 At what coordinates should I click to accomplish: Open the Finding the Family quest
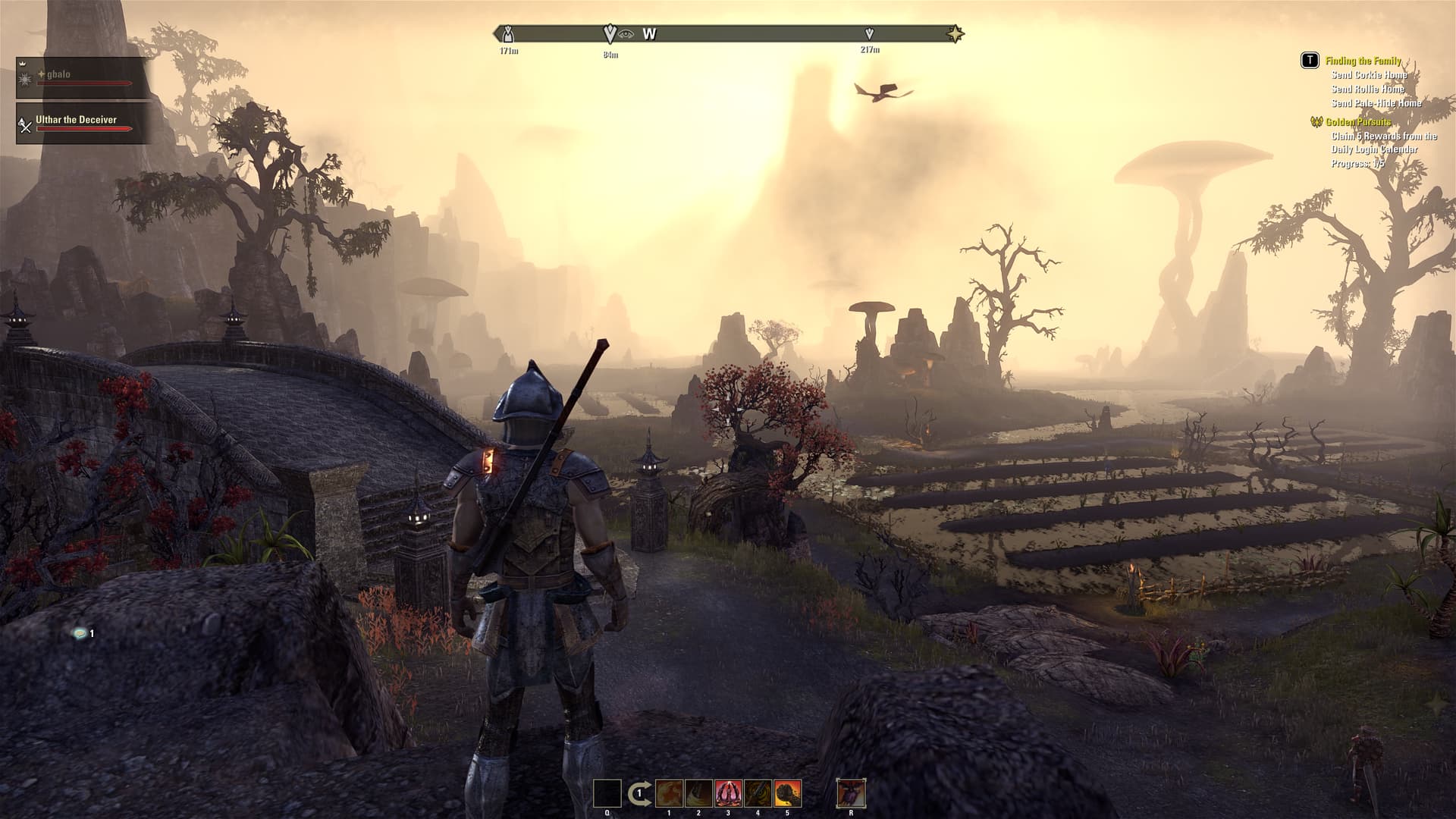tap(1363, 61)
